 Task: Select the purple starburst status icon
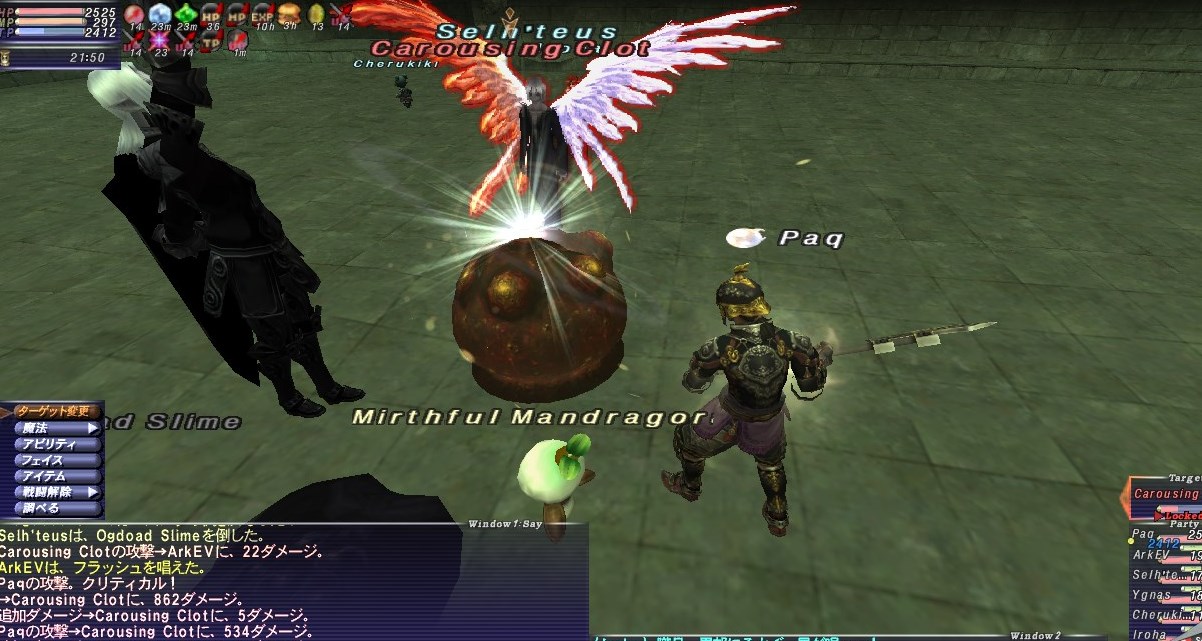(160, 41)
